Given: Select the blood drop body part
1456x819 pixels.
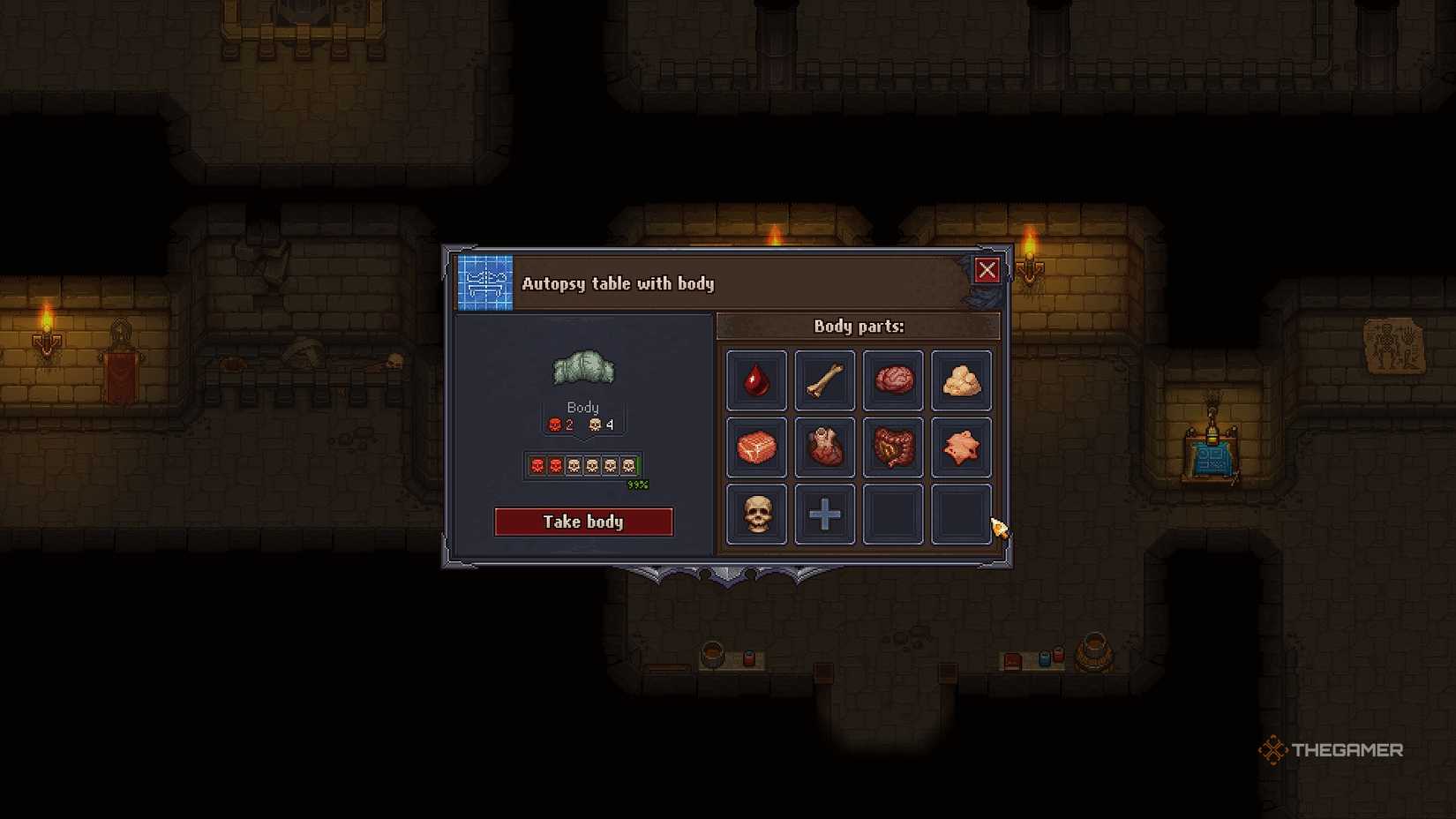Looking at the screenshot, I should click(755, 380).
